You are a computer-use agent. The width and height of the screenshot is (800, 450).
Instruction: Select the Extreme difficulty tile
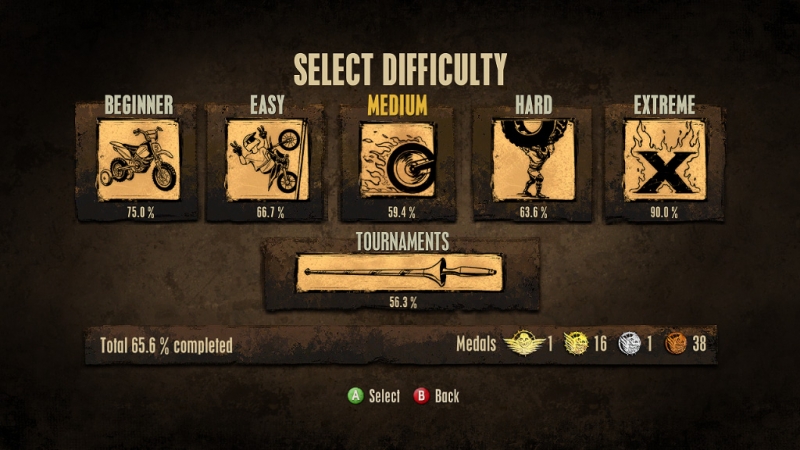tap(664, 160)
